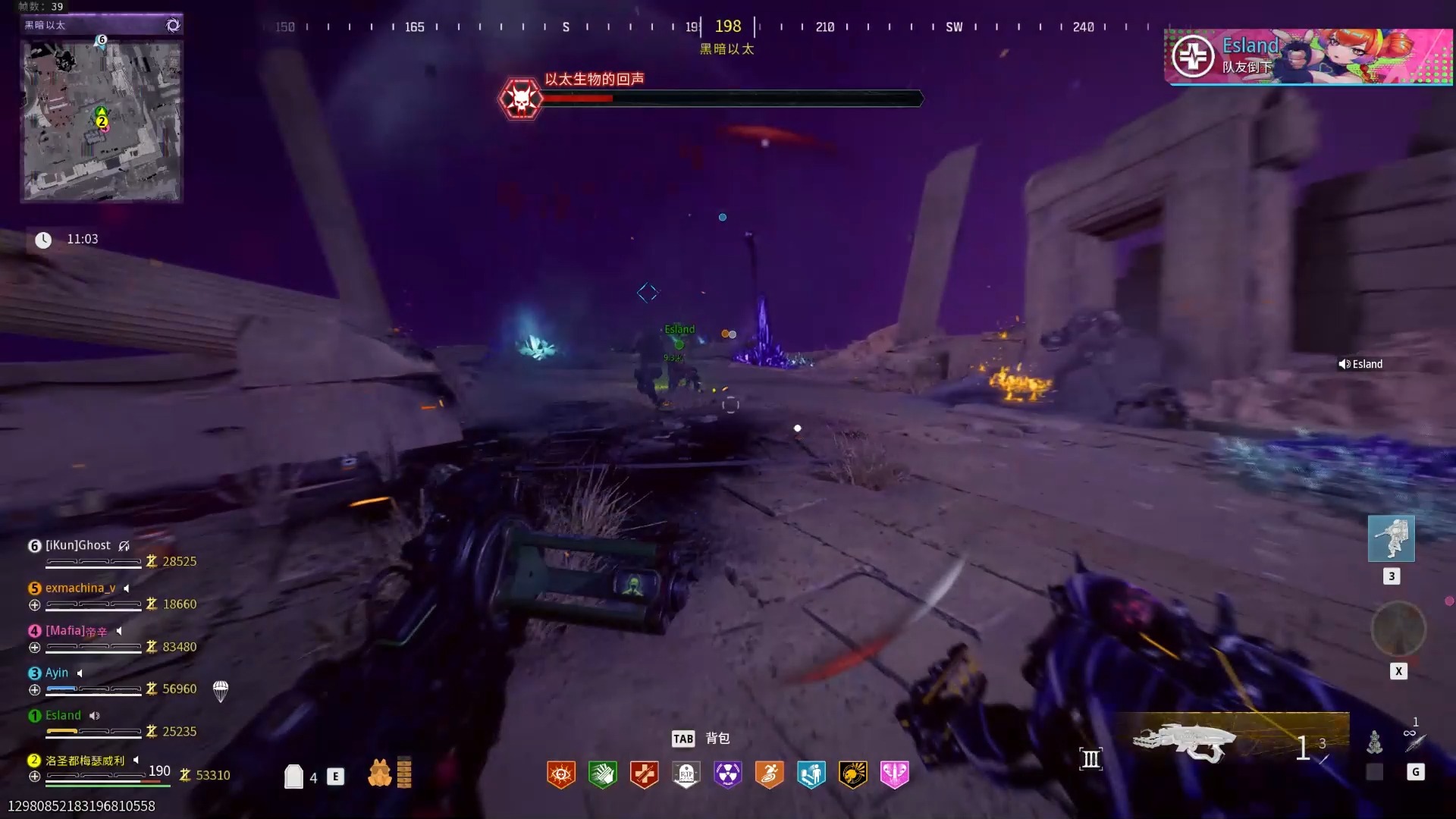Select the equipped wonder weapon icon
This screenshot has width=1456, height=819.
(1181, 740)
